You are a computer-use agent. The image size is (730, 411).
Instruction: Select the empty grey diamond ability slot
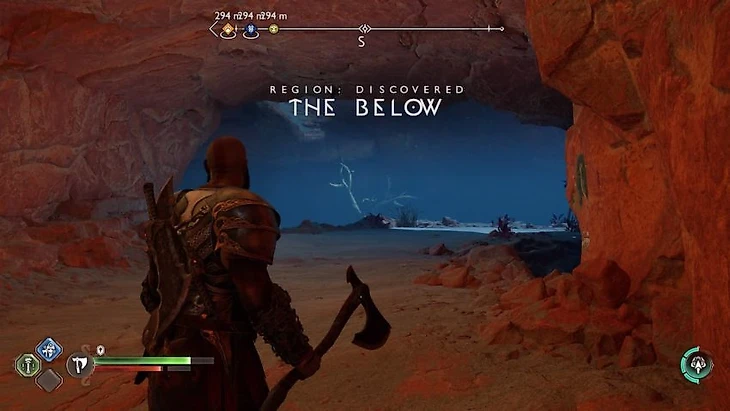48,380
